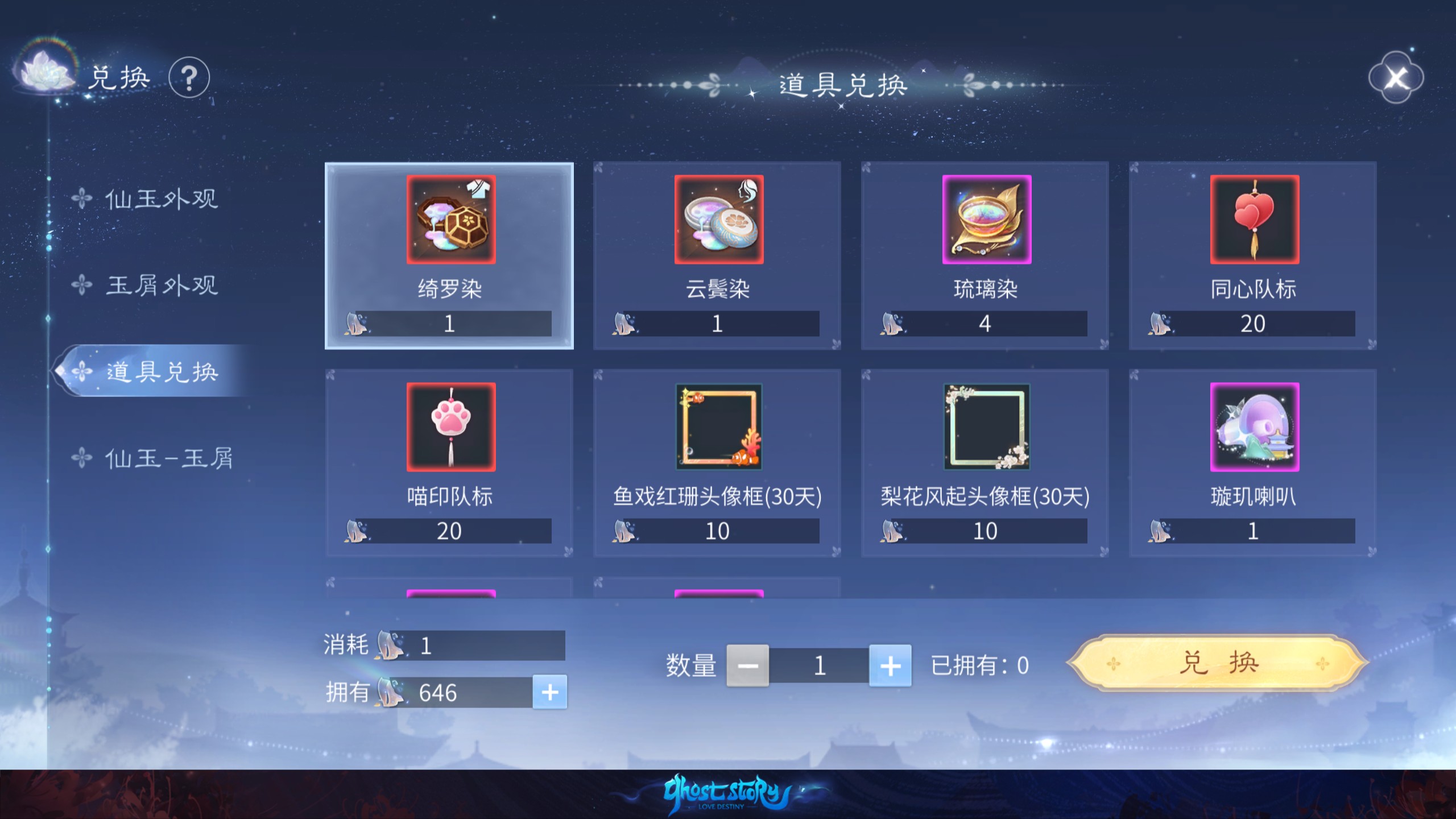Select the 同心队标 heart team badge
Viewport: 1456px width, 819px height.
click(x=1253, y=256)
